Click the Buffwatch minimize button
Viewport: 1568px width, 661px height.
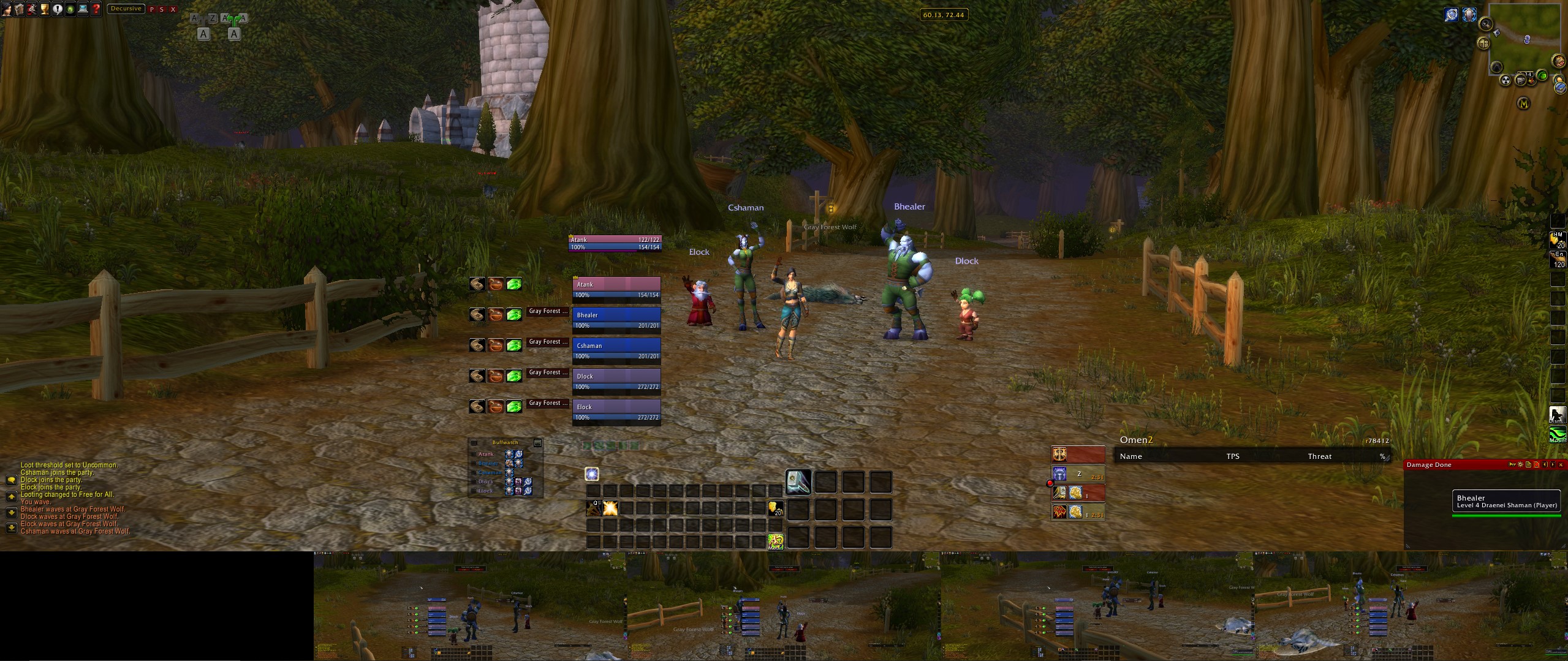pos(537,442)
